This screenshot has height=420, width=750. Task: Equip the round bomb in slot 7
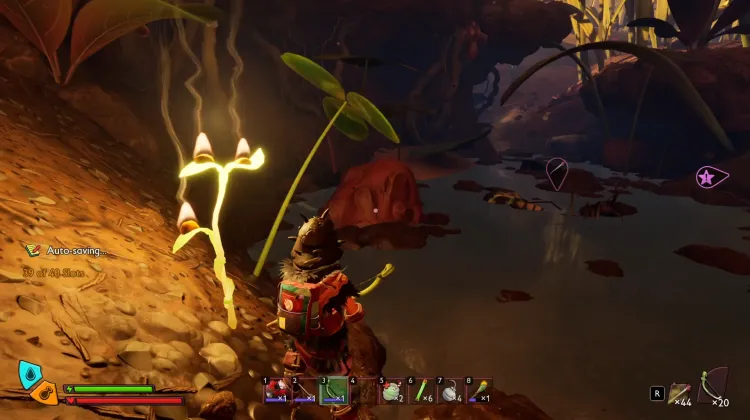tap(449, 391)
